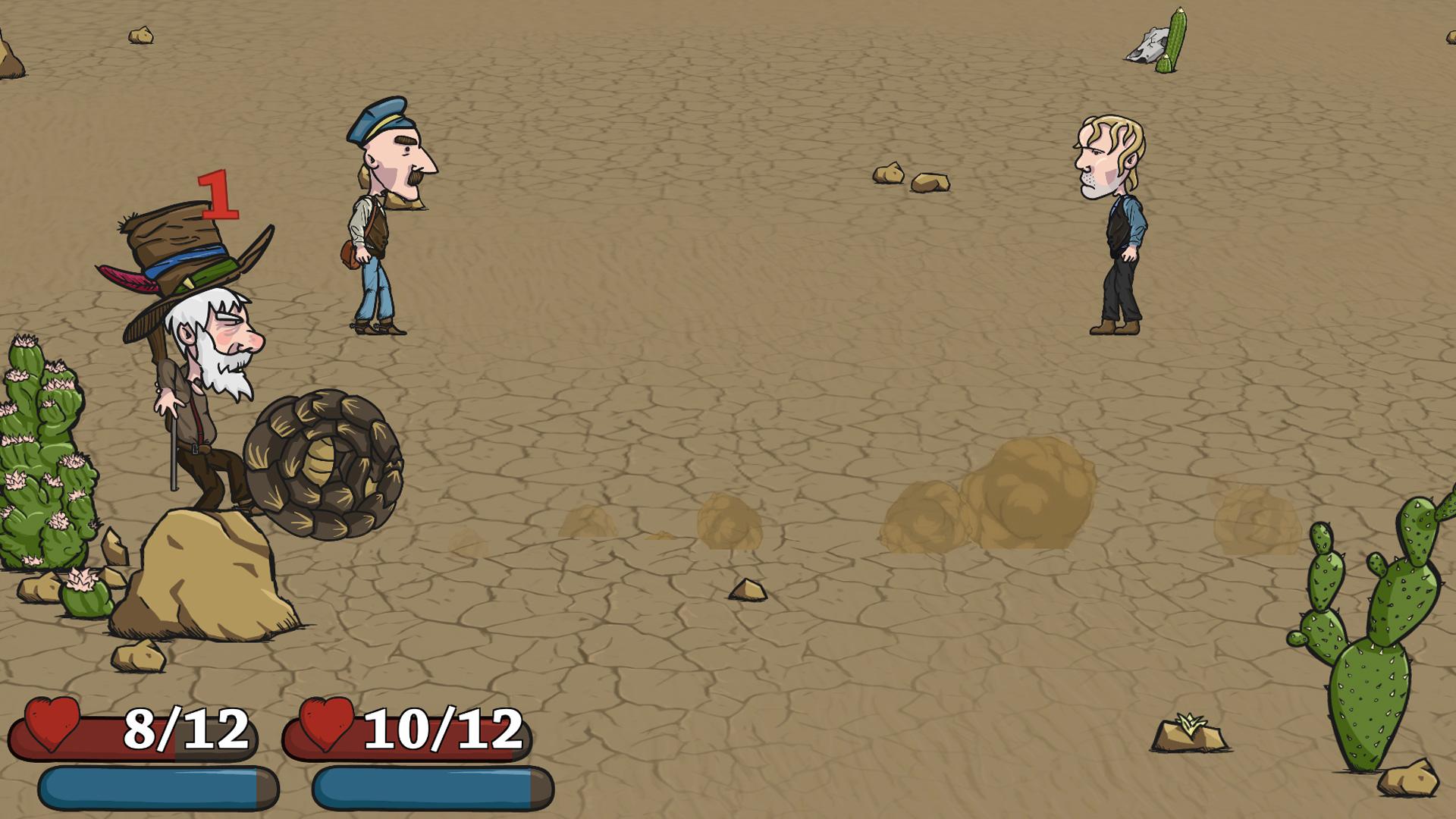Open the flowering cactus on the left edge
Image resolution: width=1456 pixels, height=819 pixels.
click(42, 470)
